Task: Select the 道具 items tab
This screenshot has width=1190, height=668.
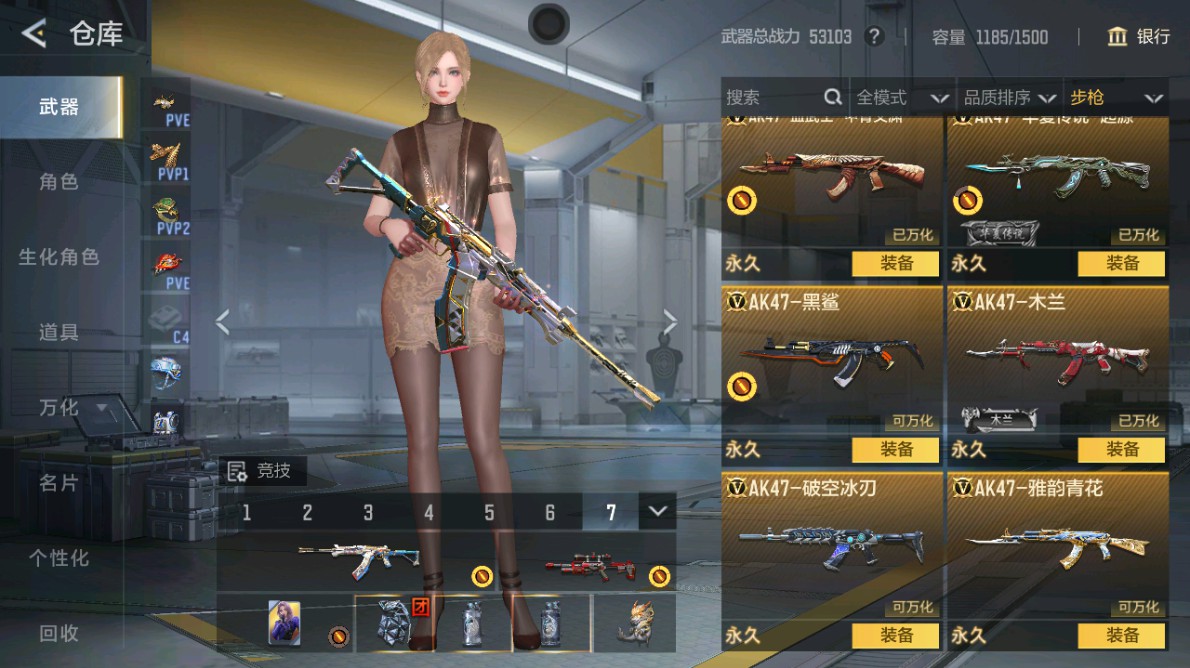Action: (59, 332)
